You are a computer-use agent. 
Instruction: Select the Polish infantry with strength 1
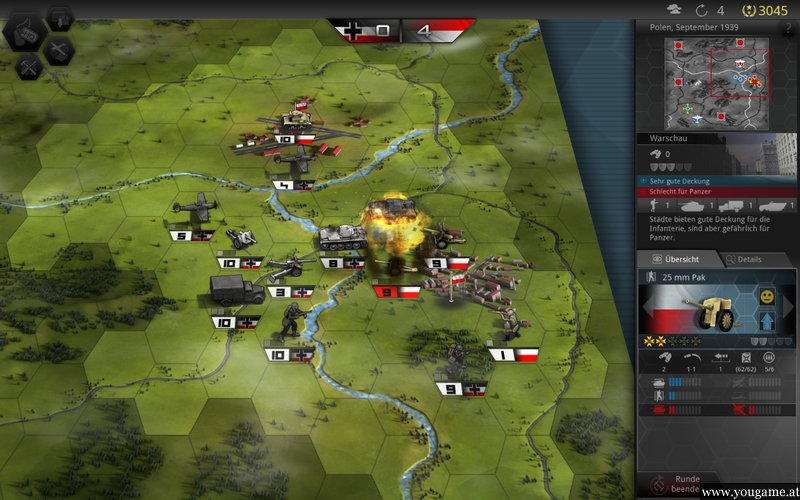511,325
